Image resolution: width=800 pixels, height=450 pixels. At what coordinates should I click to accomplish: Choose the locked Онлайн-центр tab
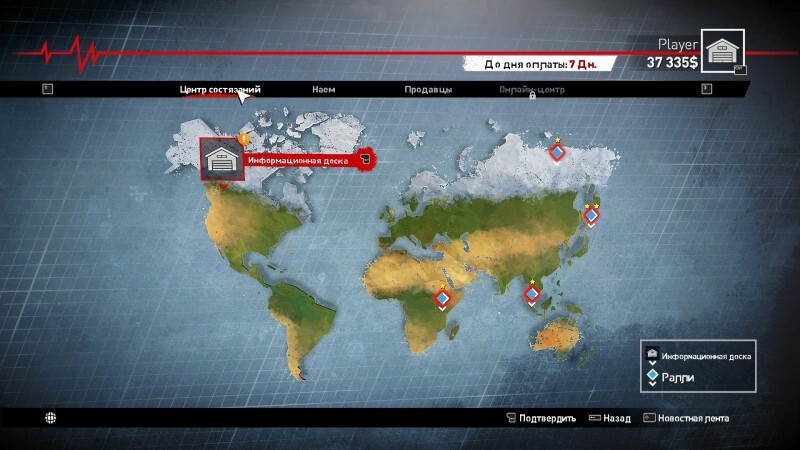(532, 89)
